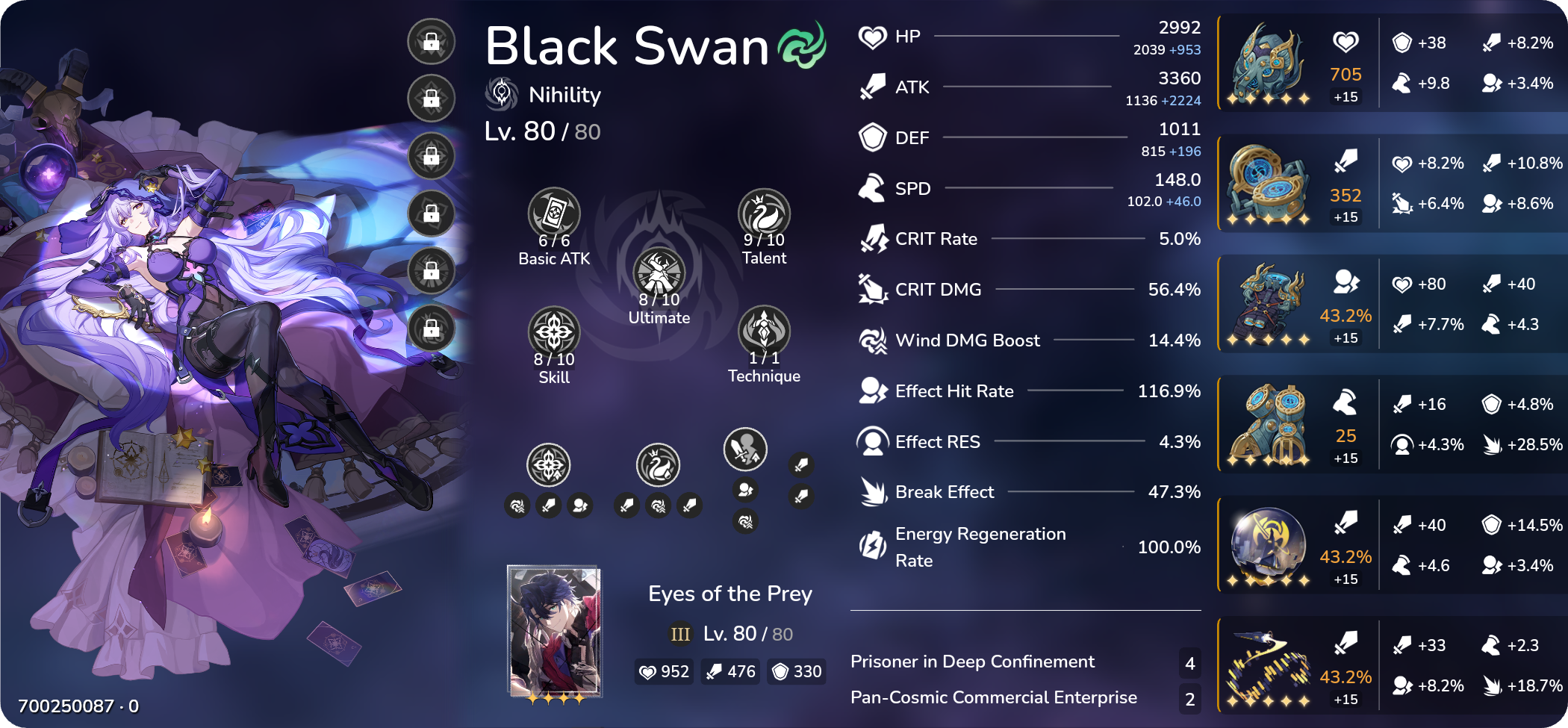Viewport: 1568px width, 728px height.
Task: Open the swan-shaped trace tree node
Action: coord(658,464)
